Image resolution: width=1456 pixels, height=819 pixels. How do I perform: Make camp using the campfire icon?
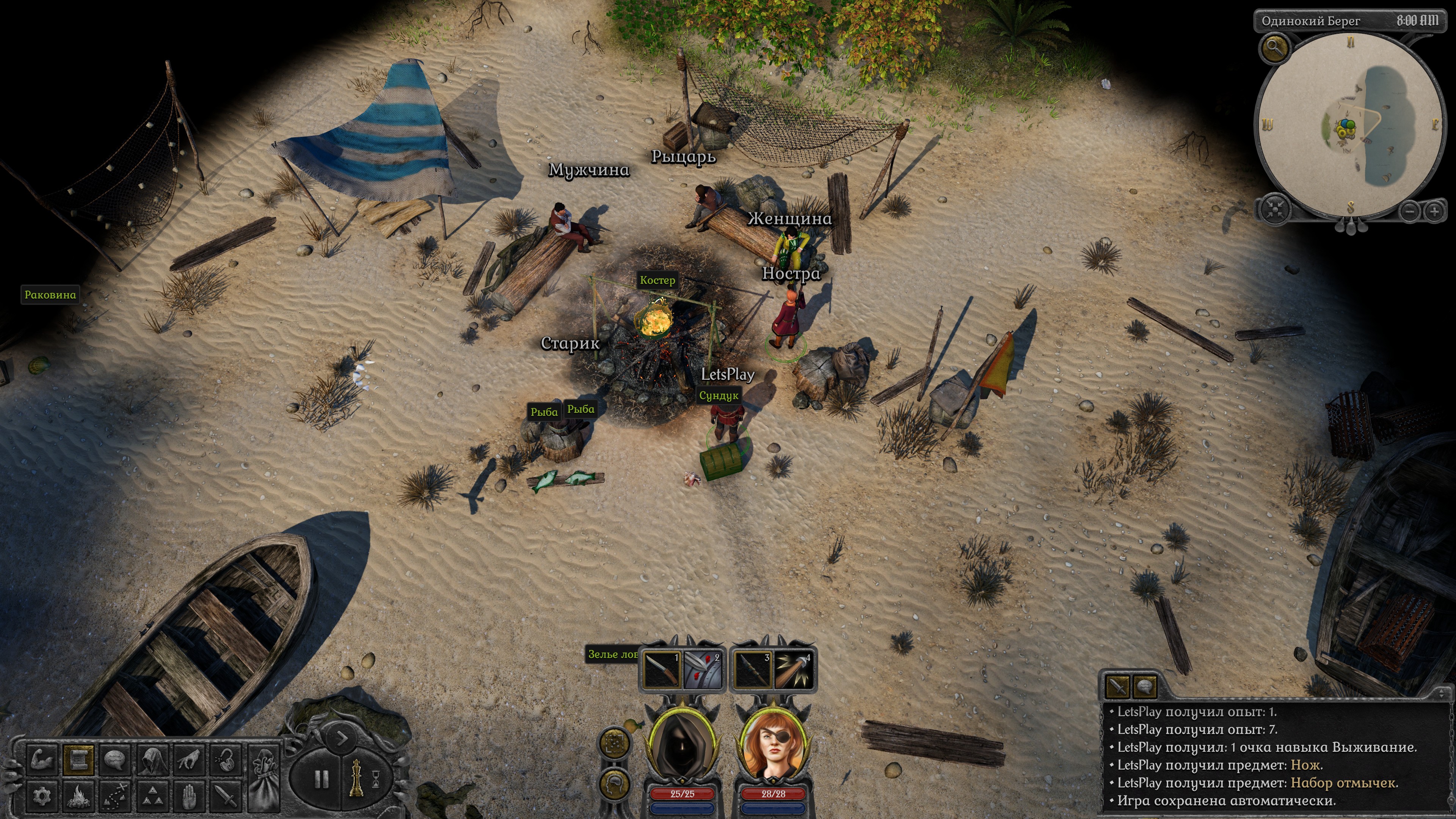[78, 796]
